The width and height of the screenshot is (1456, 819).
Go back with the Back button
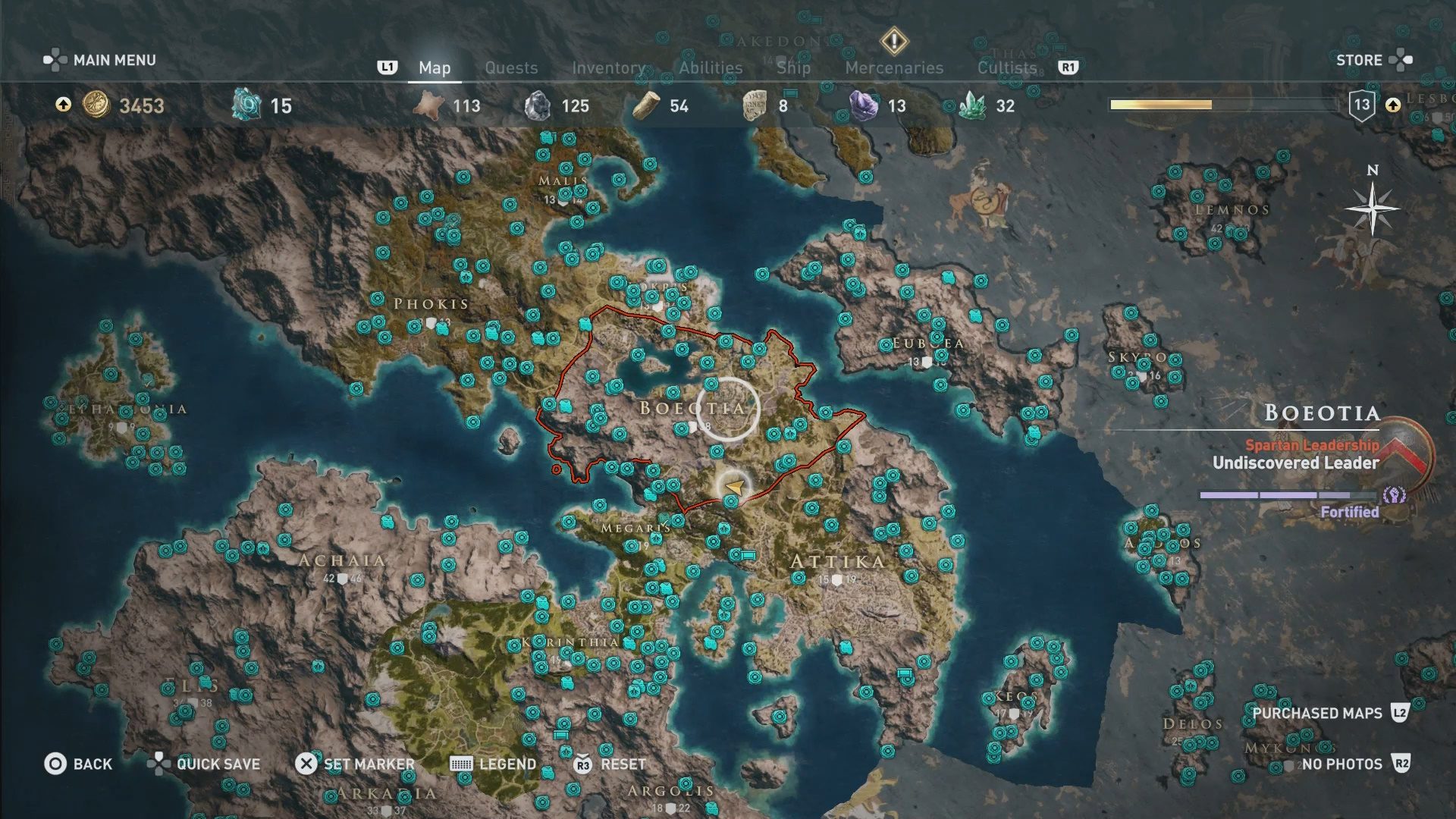tap(78, 764)
